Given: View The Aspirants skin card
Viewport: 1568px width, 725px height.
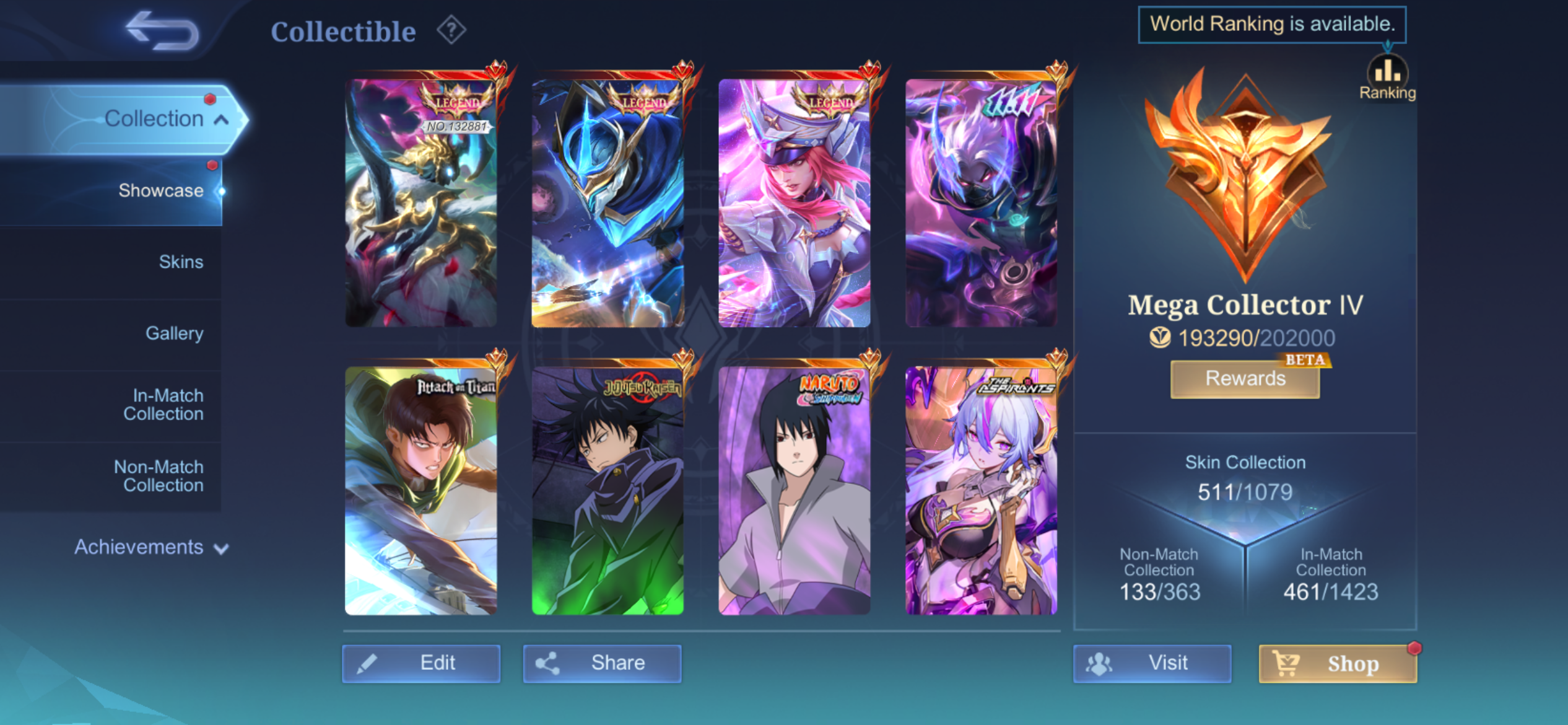Looking at the screenshot, I should (x=981, y=491).
